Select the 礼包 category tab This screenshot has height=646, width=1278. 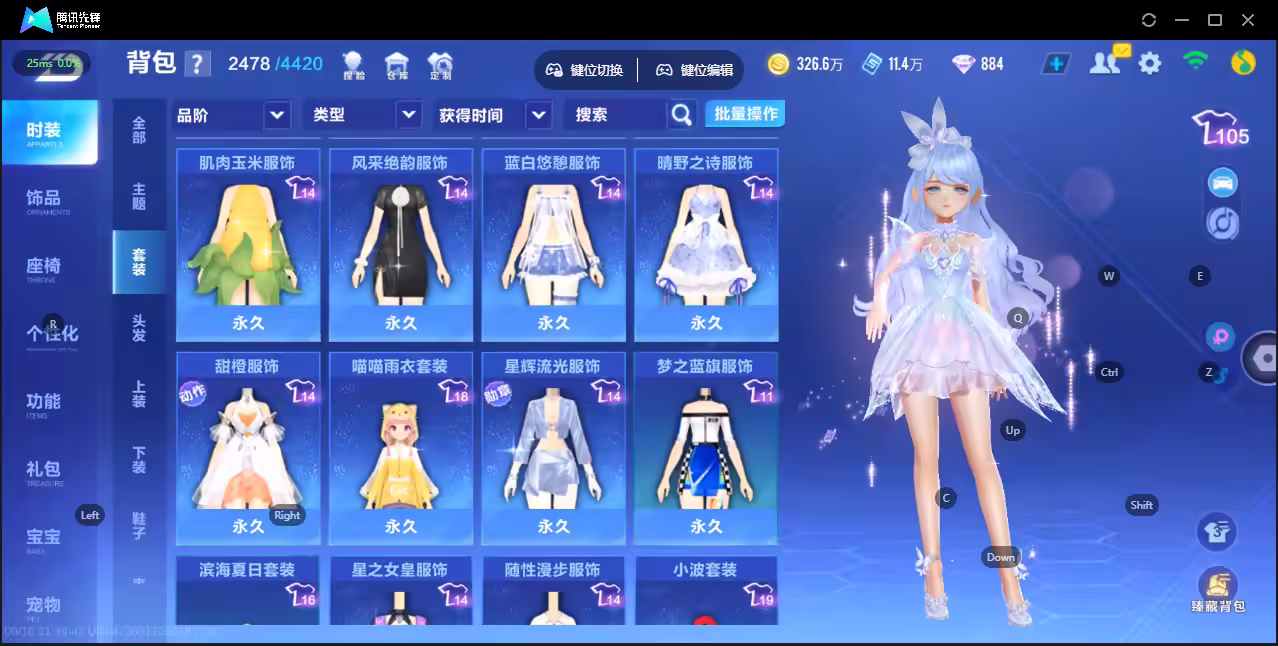pyautogui.click(x=44, y=470)
